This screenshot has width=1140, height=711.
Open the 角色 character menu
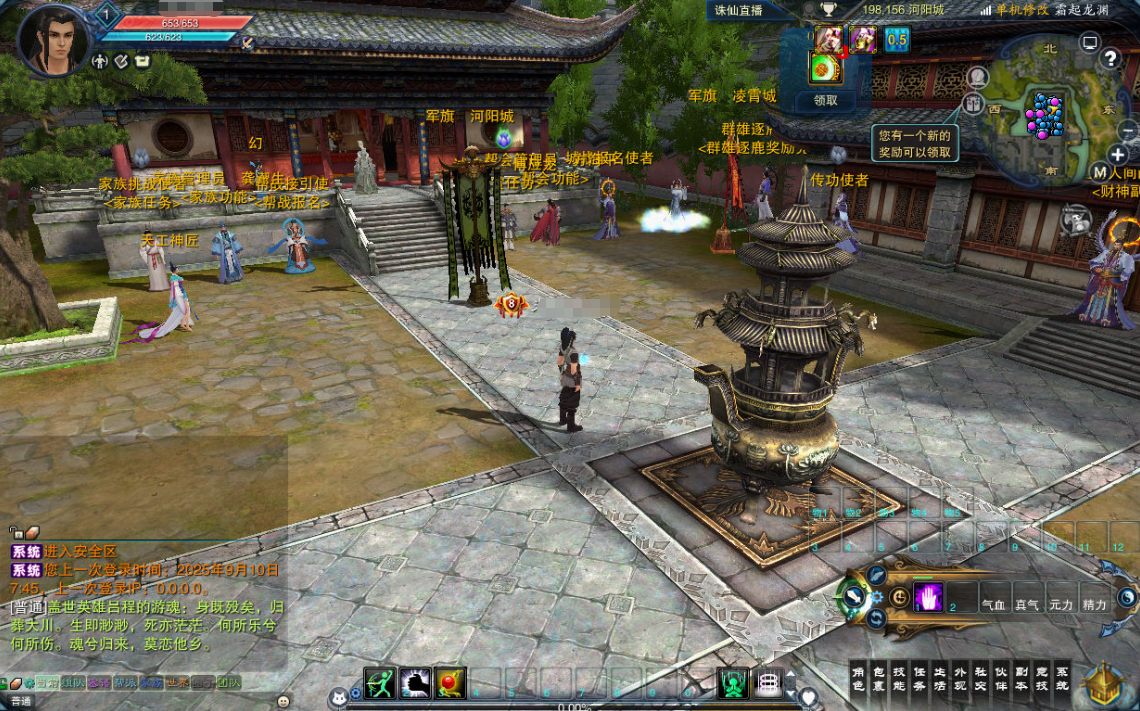point(858,678)
